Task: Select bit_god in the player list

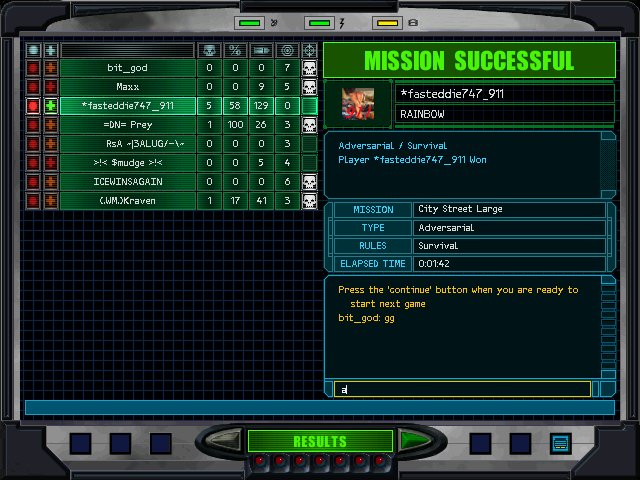Action: pyautogui.click(x=127, y=68)
